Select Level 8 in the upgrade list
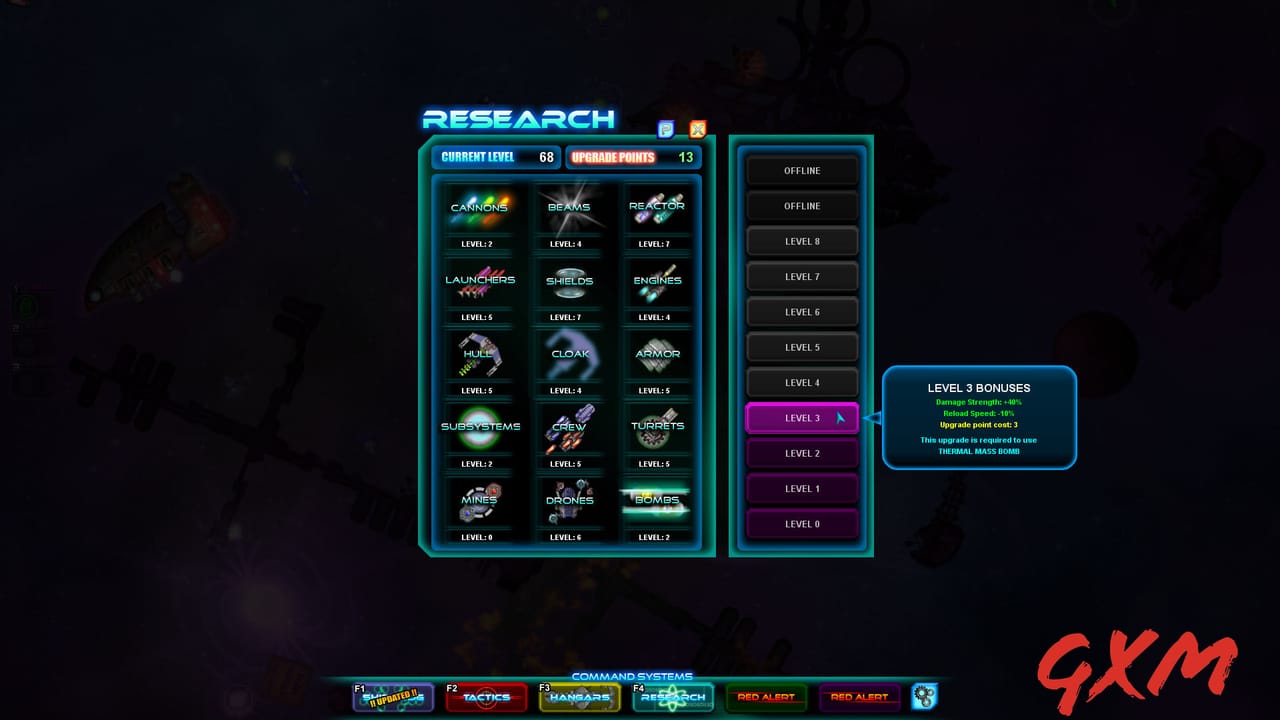 coord(802,240)
